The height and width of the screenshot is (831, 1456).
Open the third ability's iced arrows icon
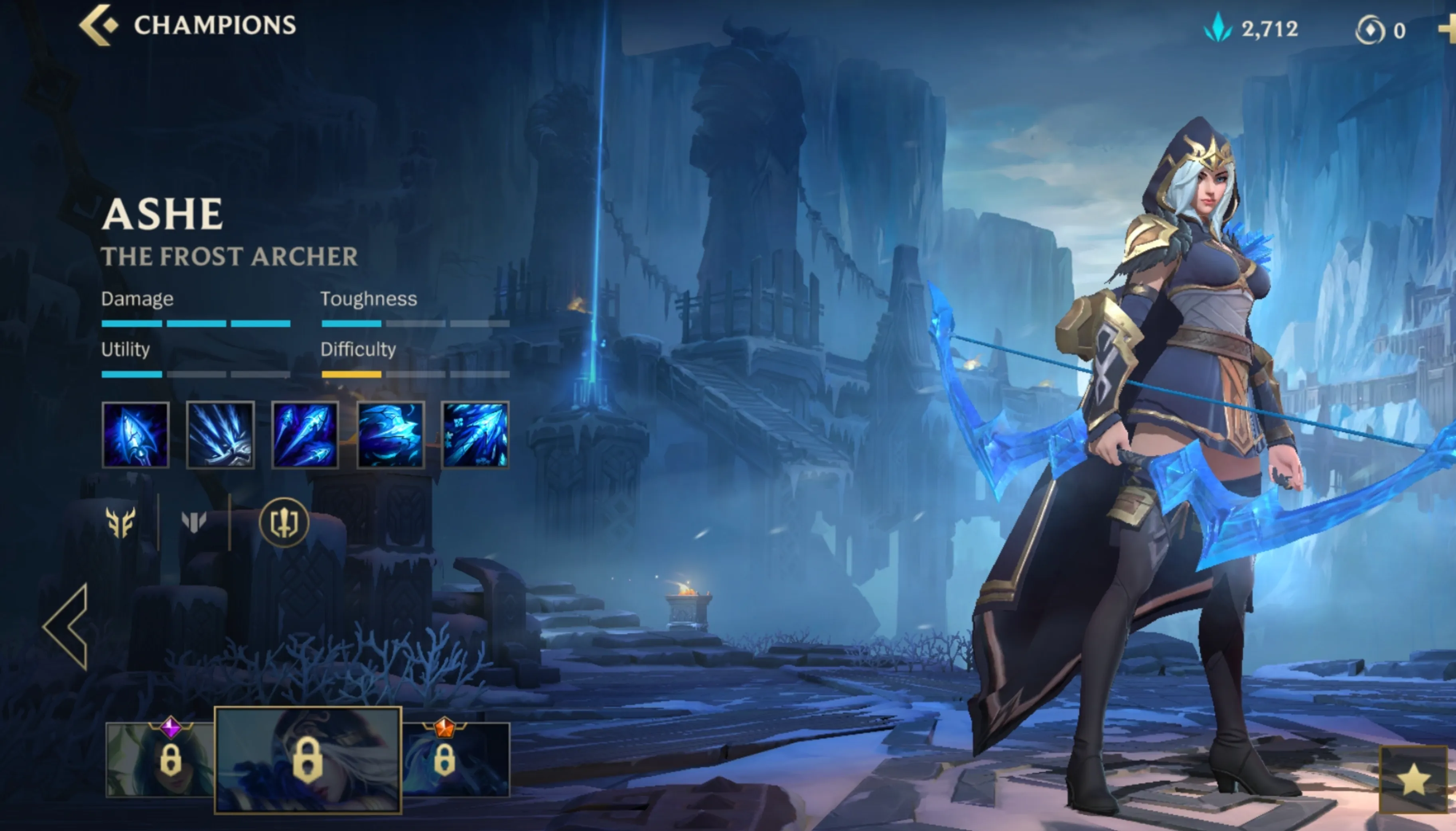point(305,436)
